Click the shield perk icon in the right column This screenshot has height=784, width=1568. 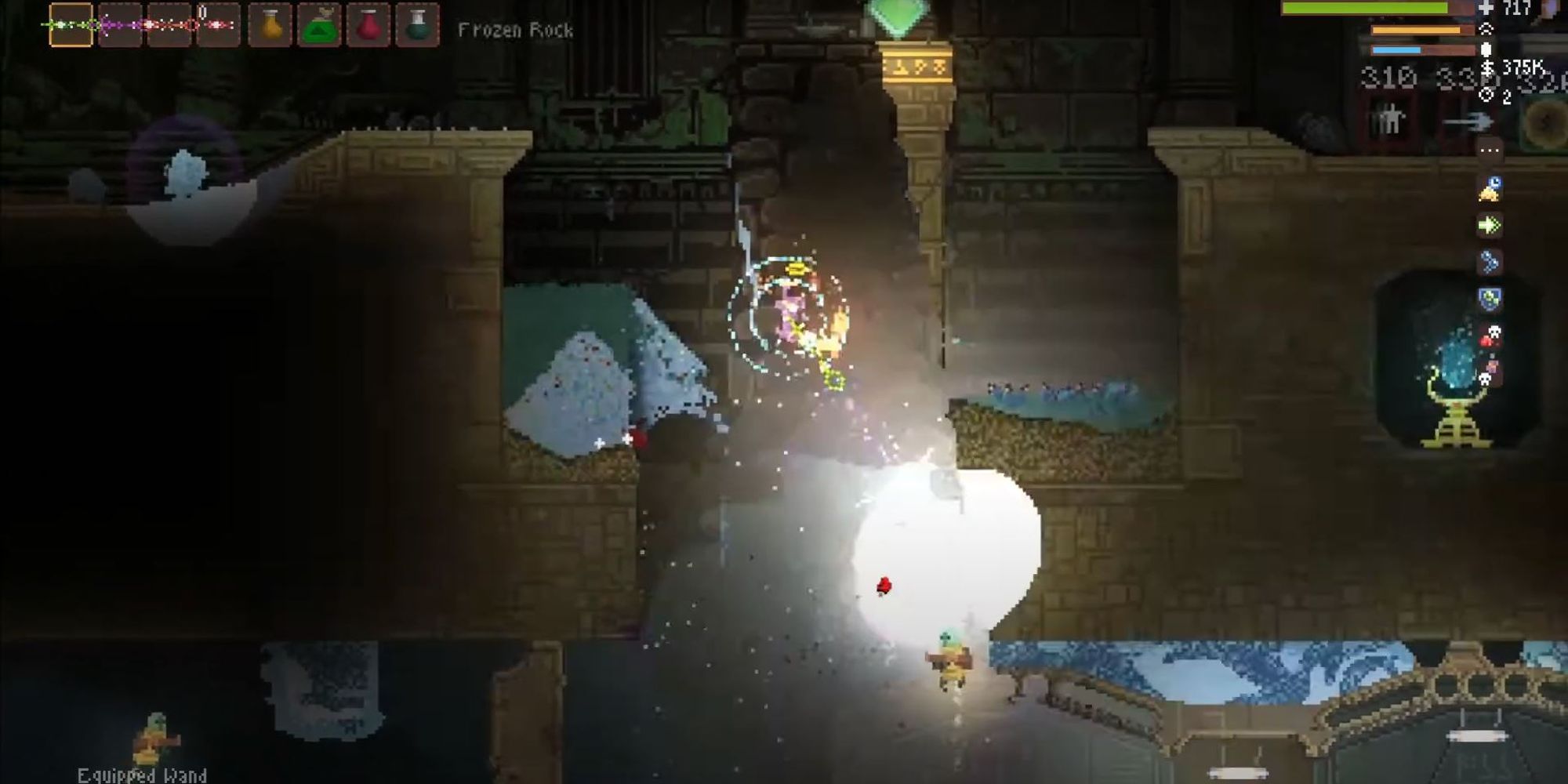tap(1490, 298)
